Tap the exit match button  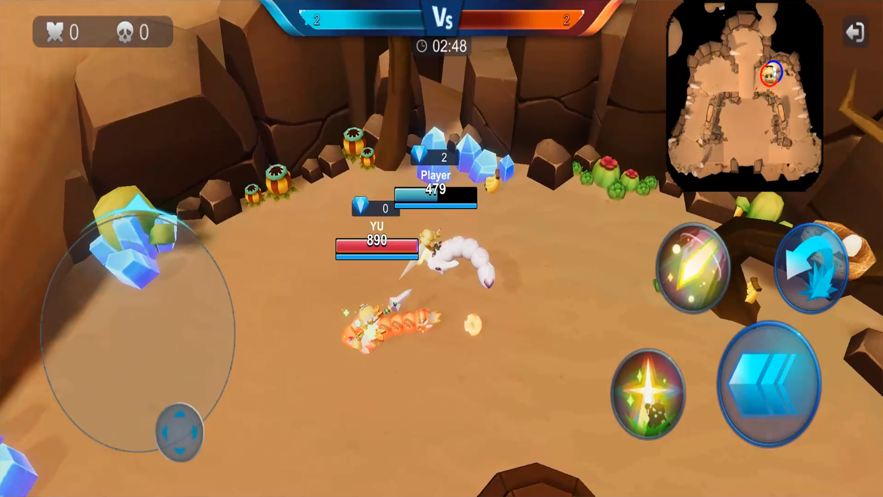[x=854, y=32]
